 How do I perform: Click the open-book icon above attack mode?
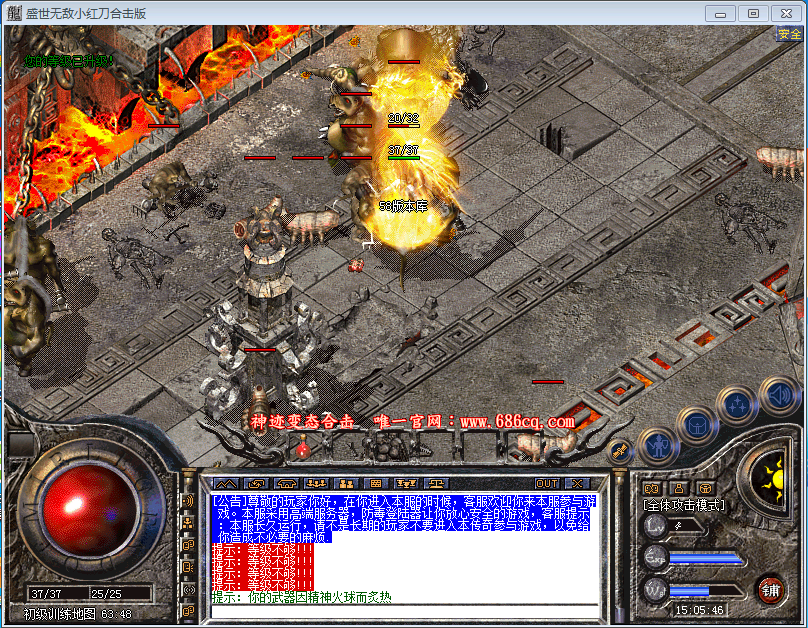tap(651, 487)
